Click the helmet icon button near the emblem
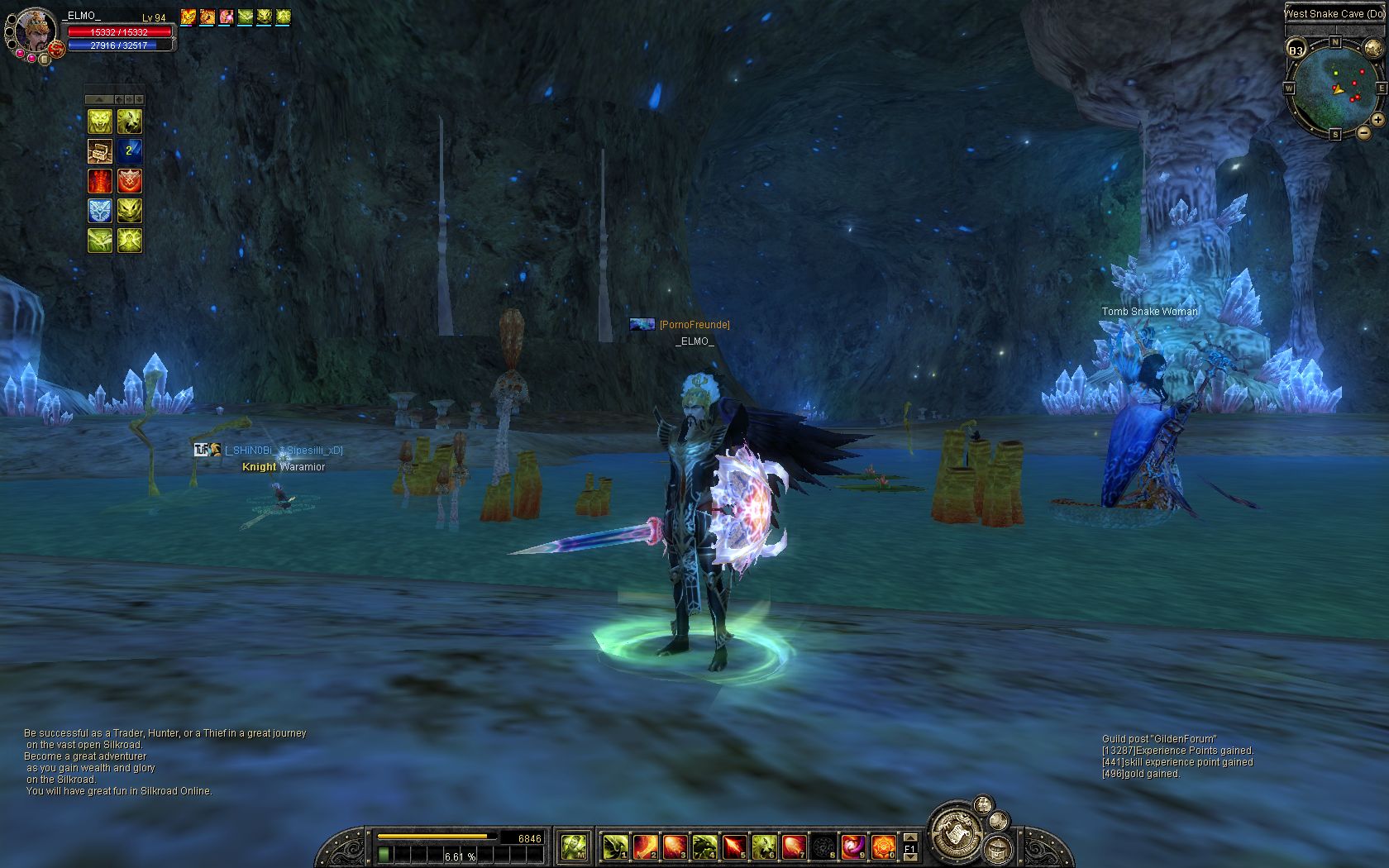The width and height of the screenshot is (1389, 868). [1000, 847]
